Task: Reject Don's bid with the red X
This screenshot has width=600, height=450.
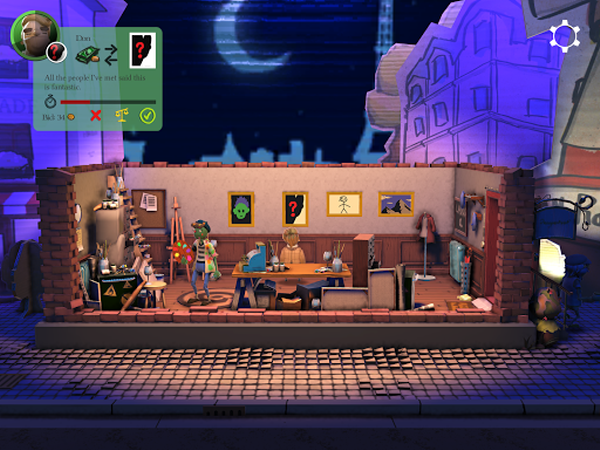Action: tap(96, 117)
